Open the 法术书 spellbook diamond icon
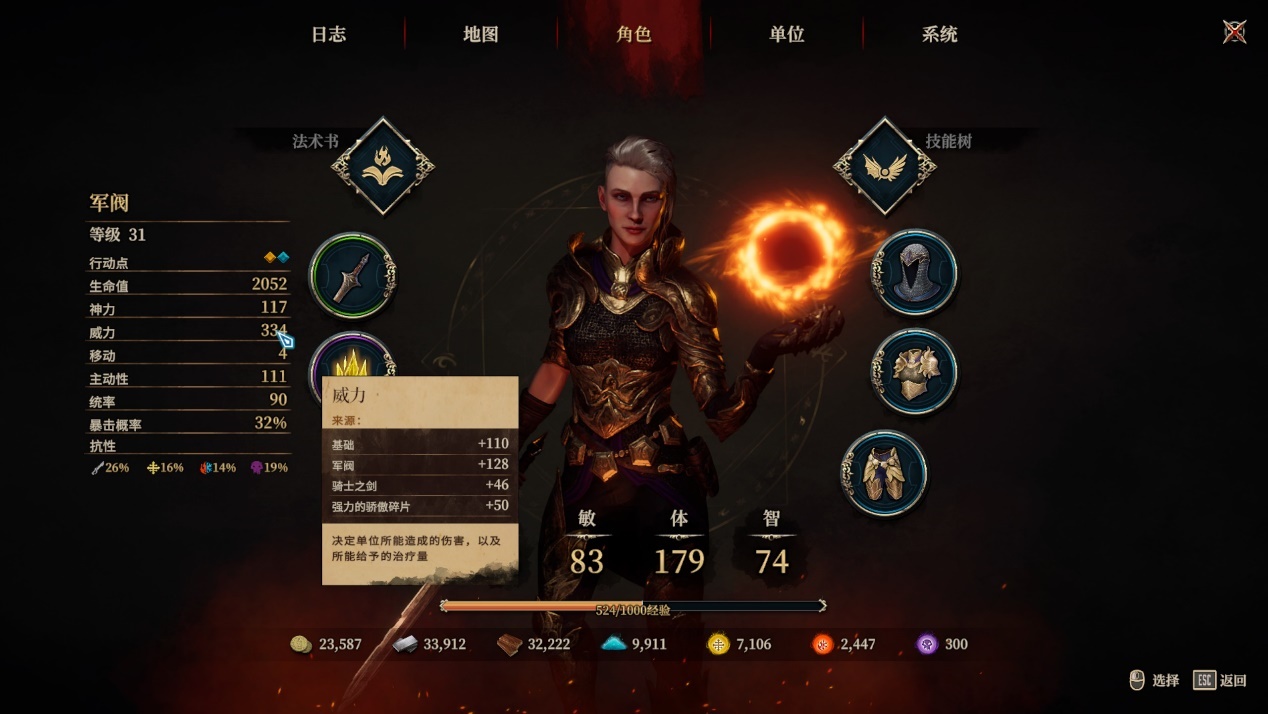Image resolution: width=1268 pixels, height=714 pixels. pos(383,167)
